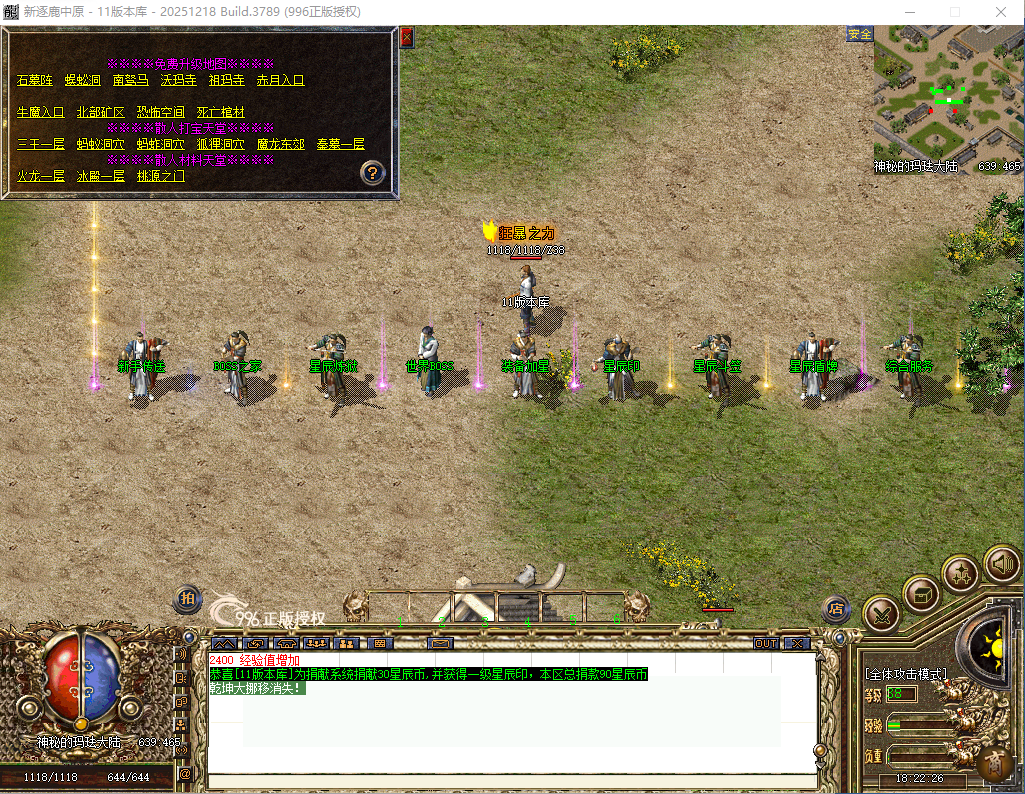
Task: Open the 魔龙东郊 teleport link
Action: tap(280, 144)
